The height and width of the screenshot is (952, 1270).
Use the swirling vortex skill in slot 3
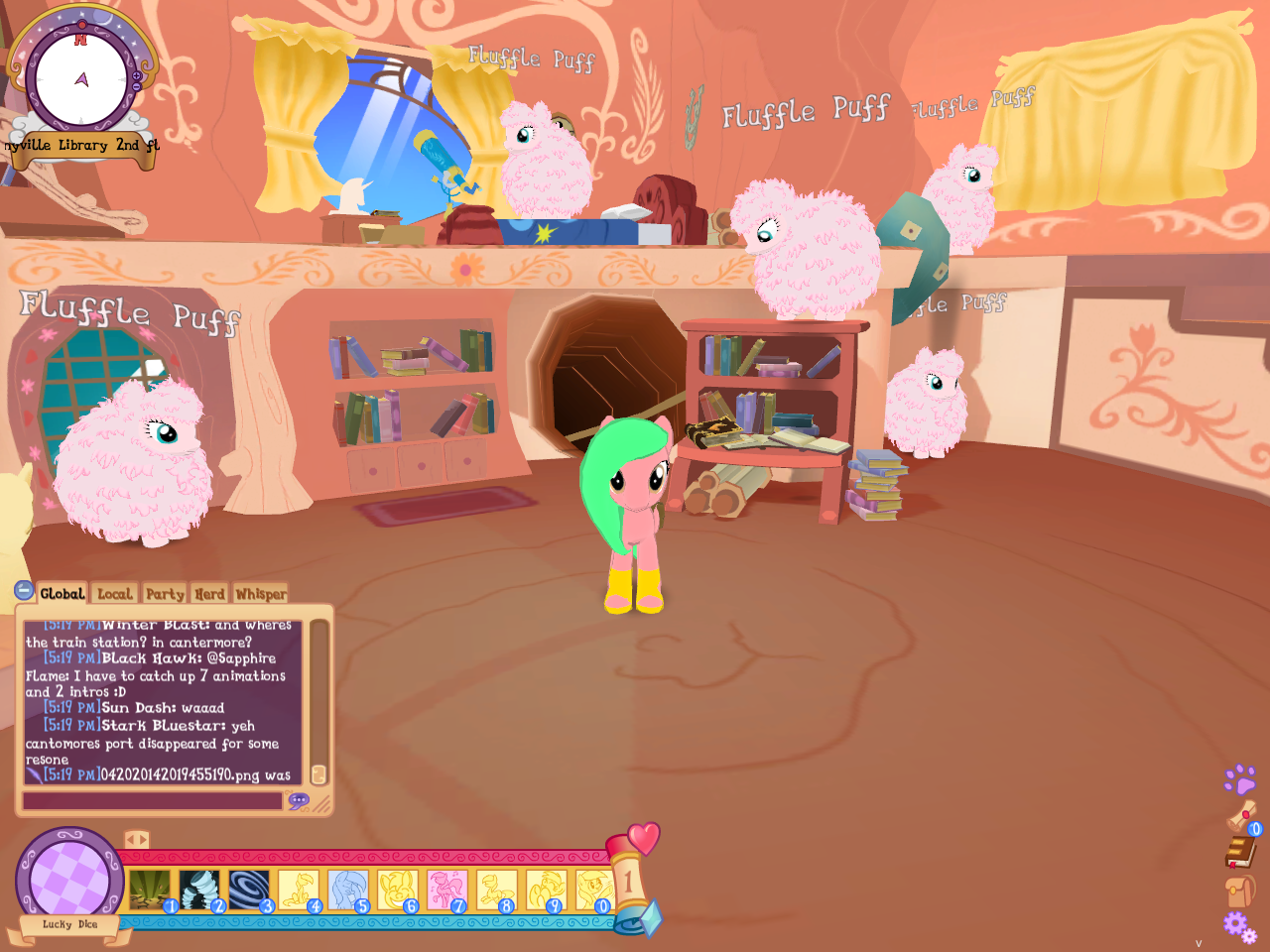coord(249,890)
